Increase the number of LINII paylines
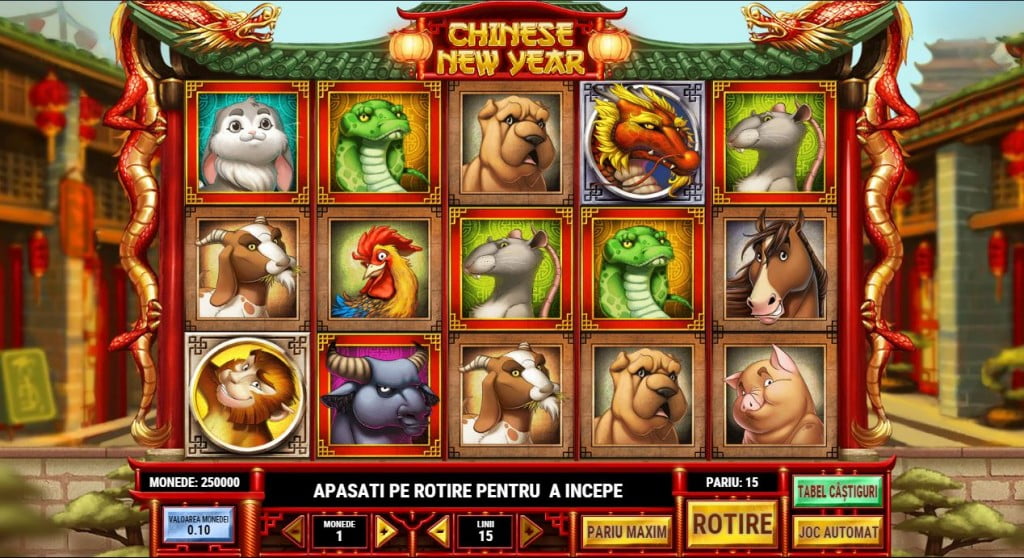This screenshot has width=1024, height=558. 531,531
